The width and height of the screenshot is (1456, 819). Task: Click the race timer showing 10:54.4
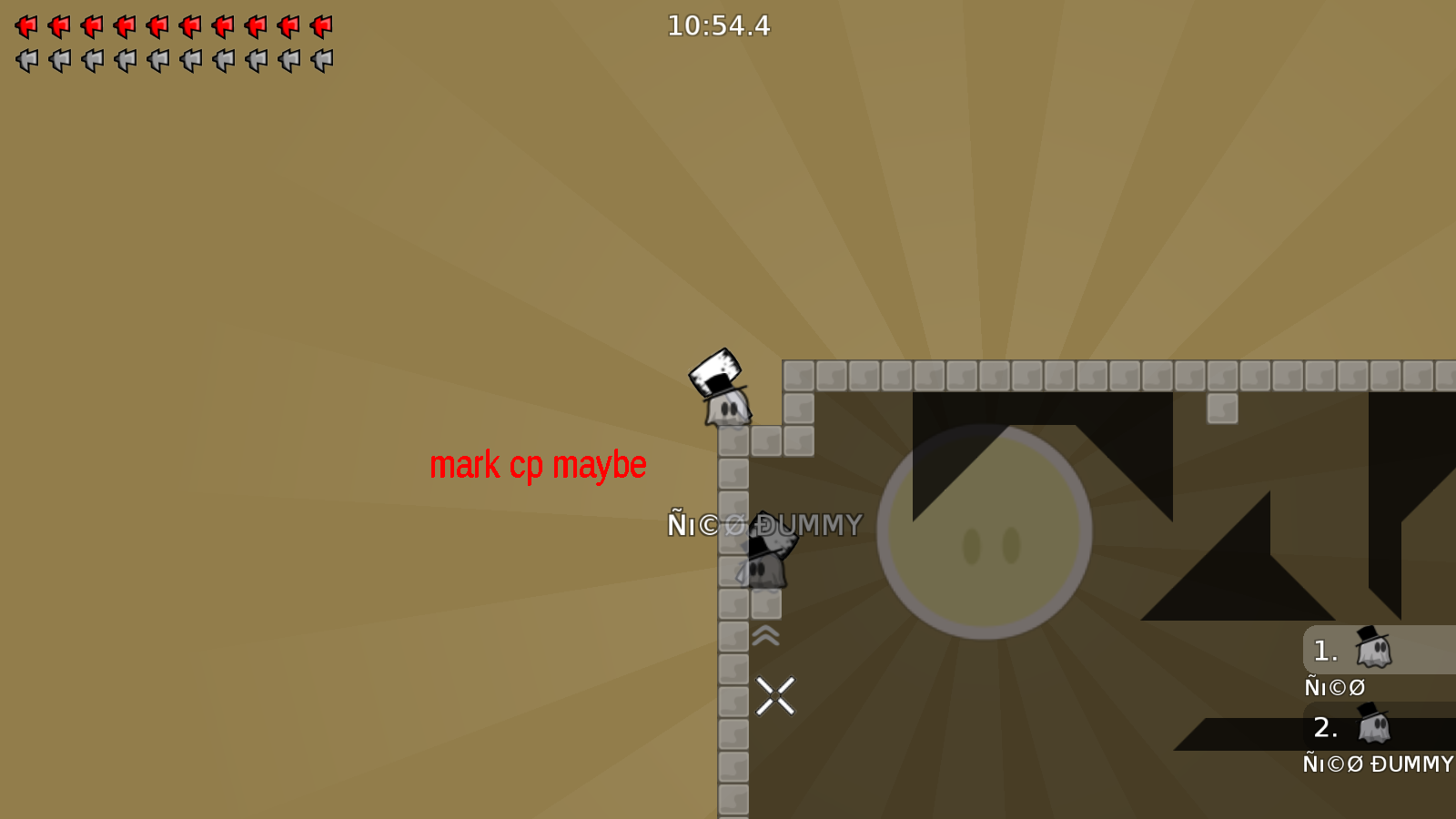pyautogui.click(x=718, y=26)
